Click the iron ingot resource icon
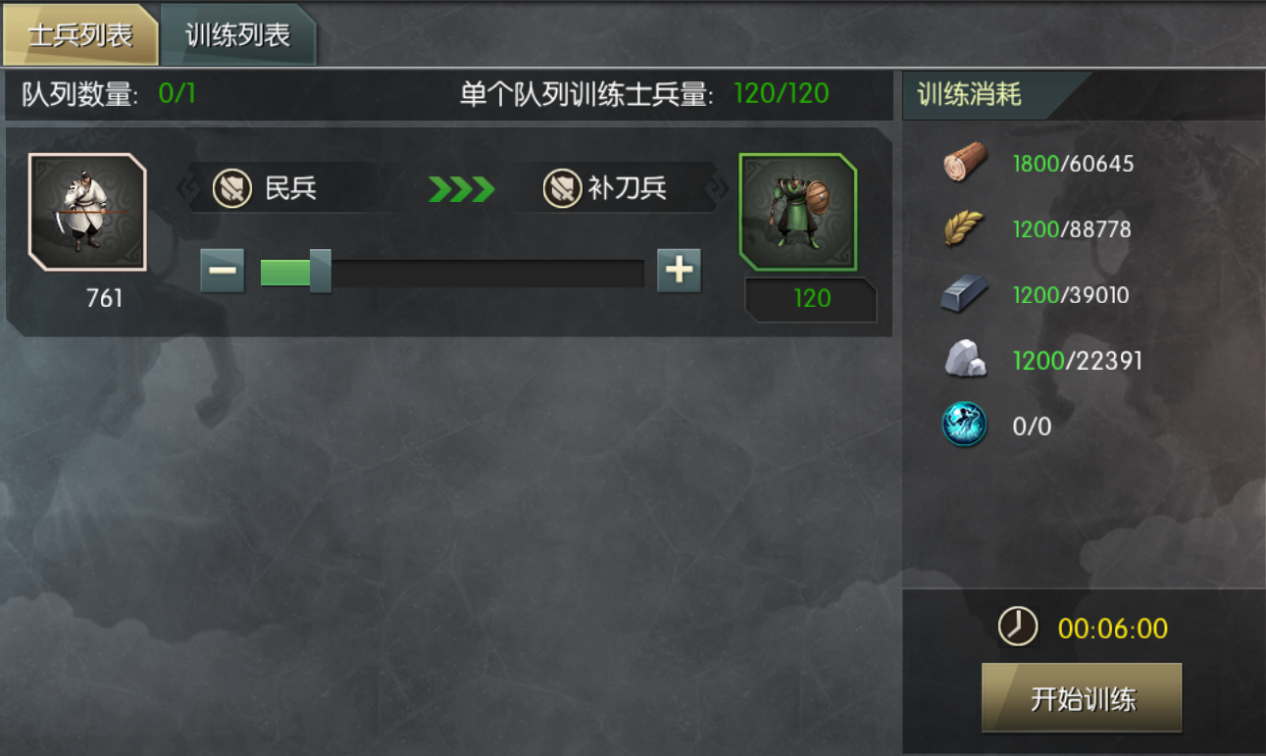Viewport: 1266px width, 756px height. tap(965, 294)
